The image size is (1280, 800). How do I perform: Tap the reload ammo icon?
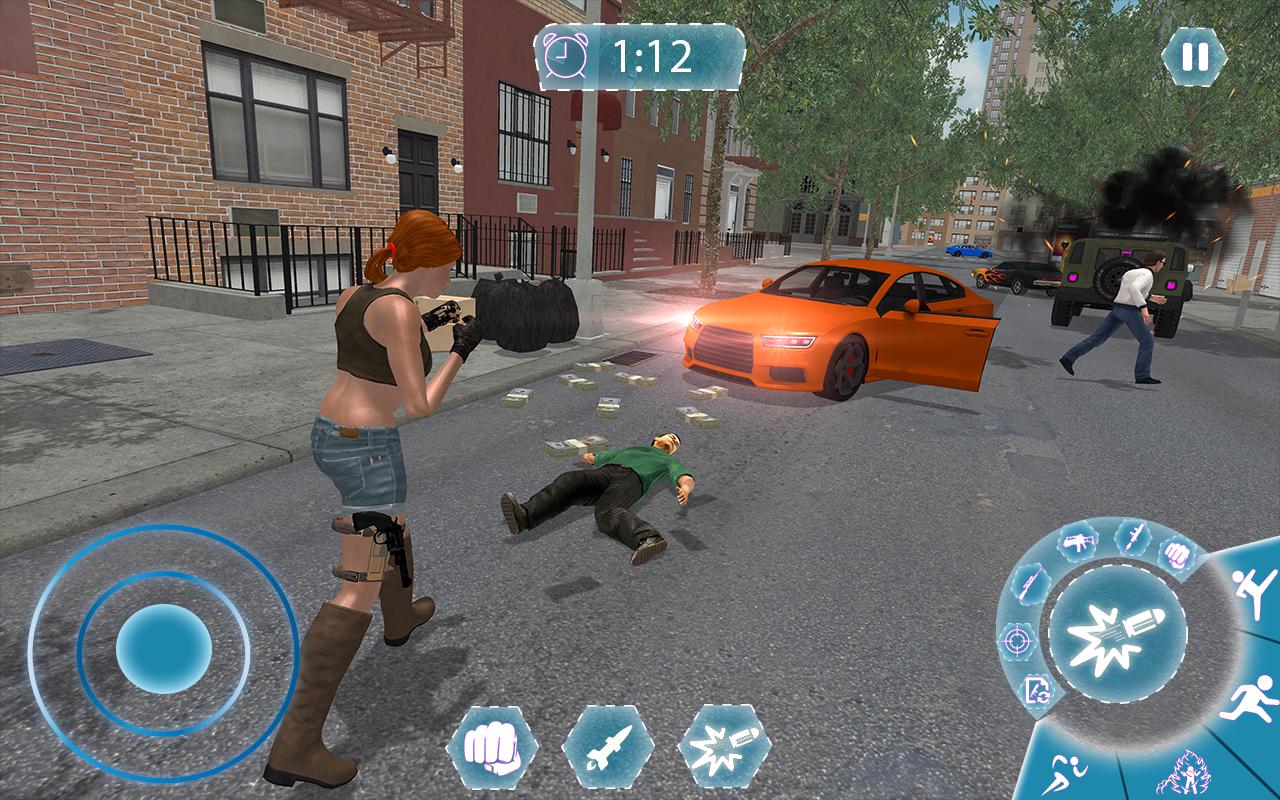[x=1037, y=688]
